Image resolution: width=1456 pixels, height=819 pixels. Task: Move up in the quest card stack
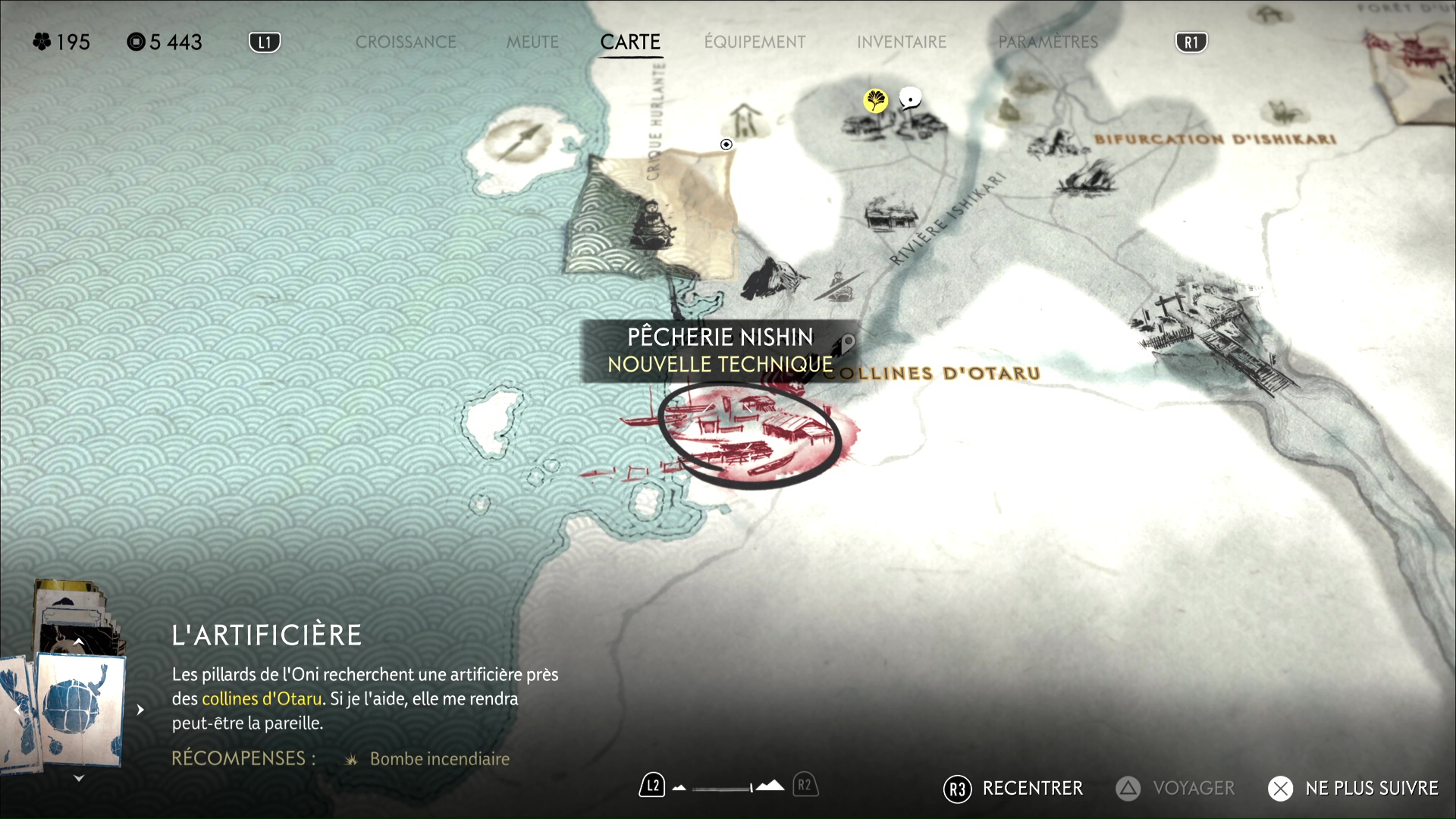pos(79,642)
